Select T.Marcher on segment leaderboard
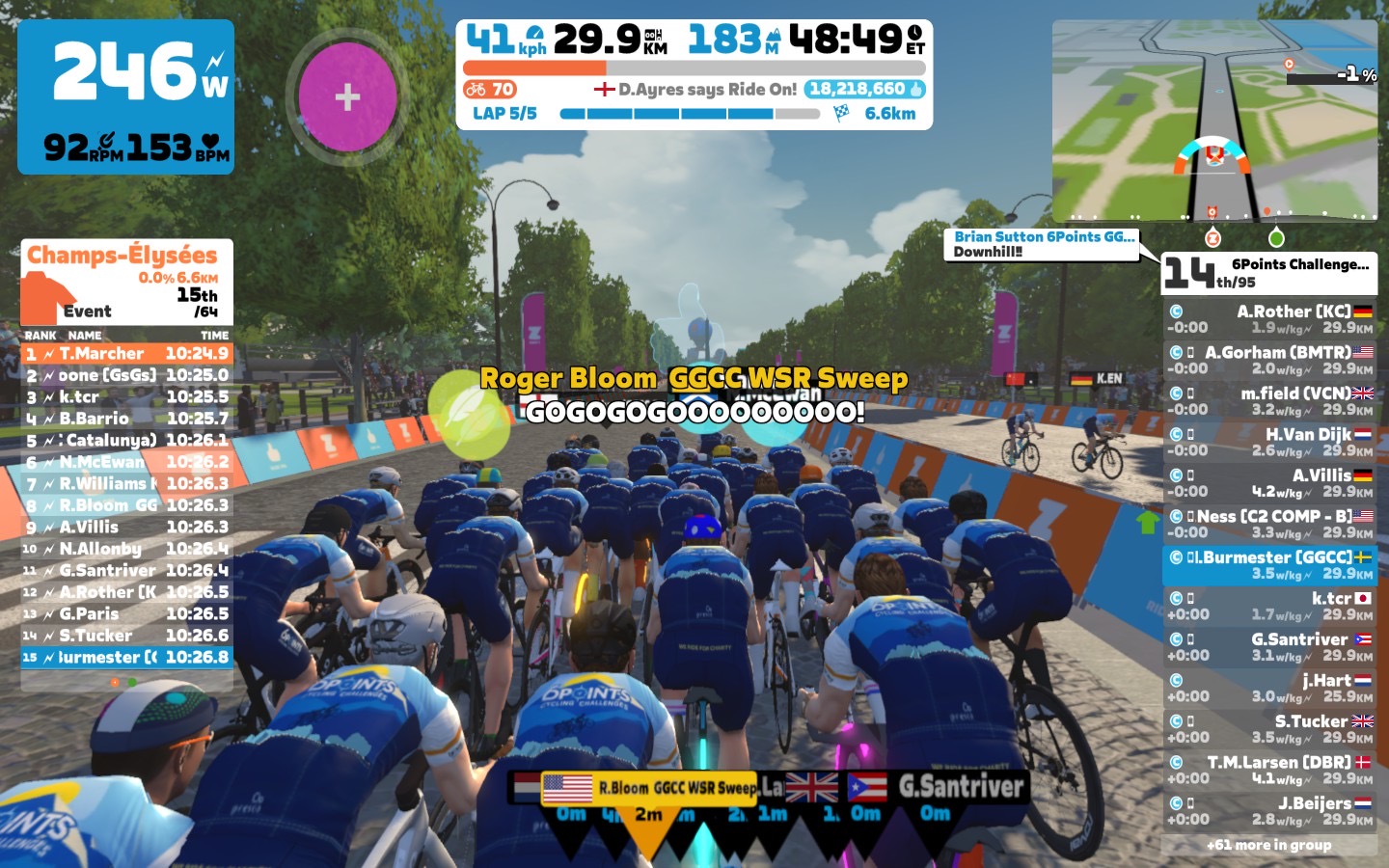Viewport: 1389px width, 868px height. [x=126, y=354]
